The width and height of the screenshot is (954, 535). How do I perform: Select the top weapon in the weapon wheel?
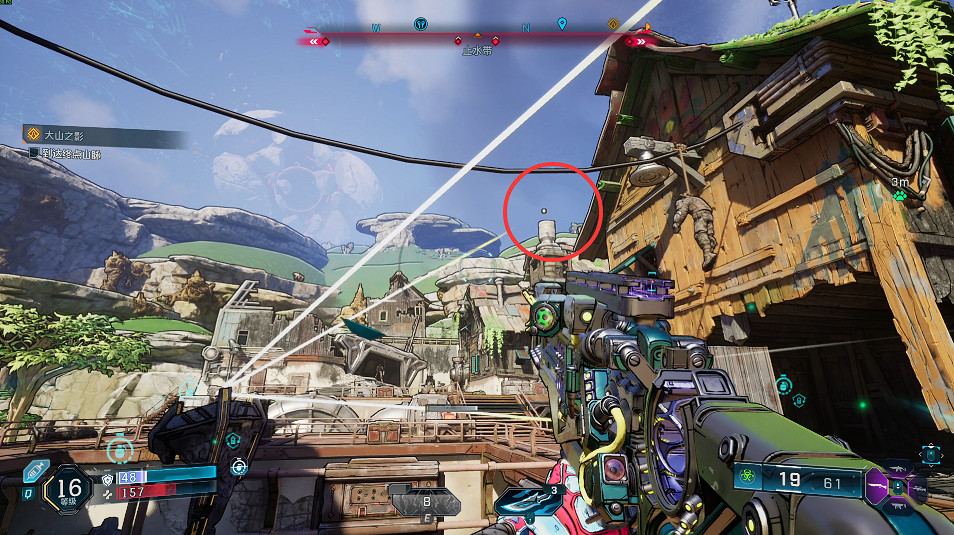coord(898,467)
